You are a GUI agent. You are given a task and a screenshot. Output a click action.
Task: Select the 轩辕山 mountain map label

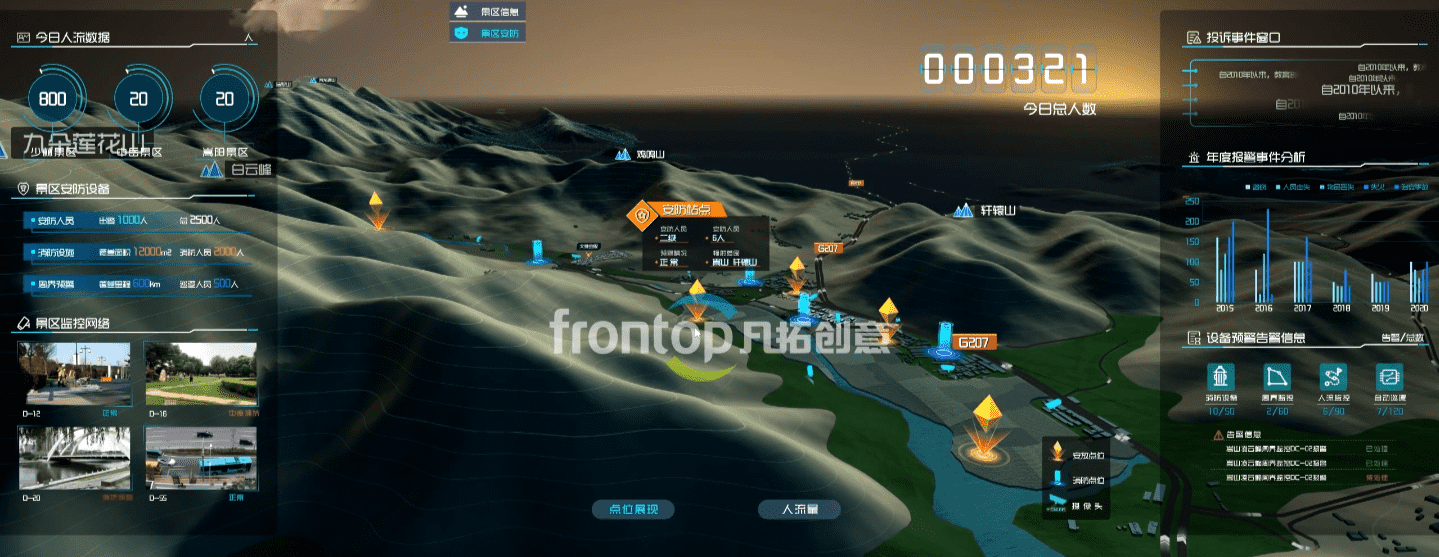[x=986, y=211]
